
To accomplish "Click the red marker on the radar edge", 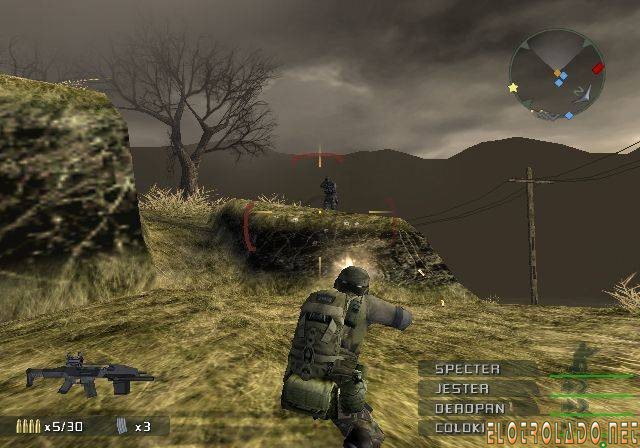I will pyautogui.click(x=598, y=69).
